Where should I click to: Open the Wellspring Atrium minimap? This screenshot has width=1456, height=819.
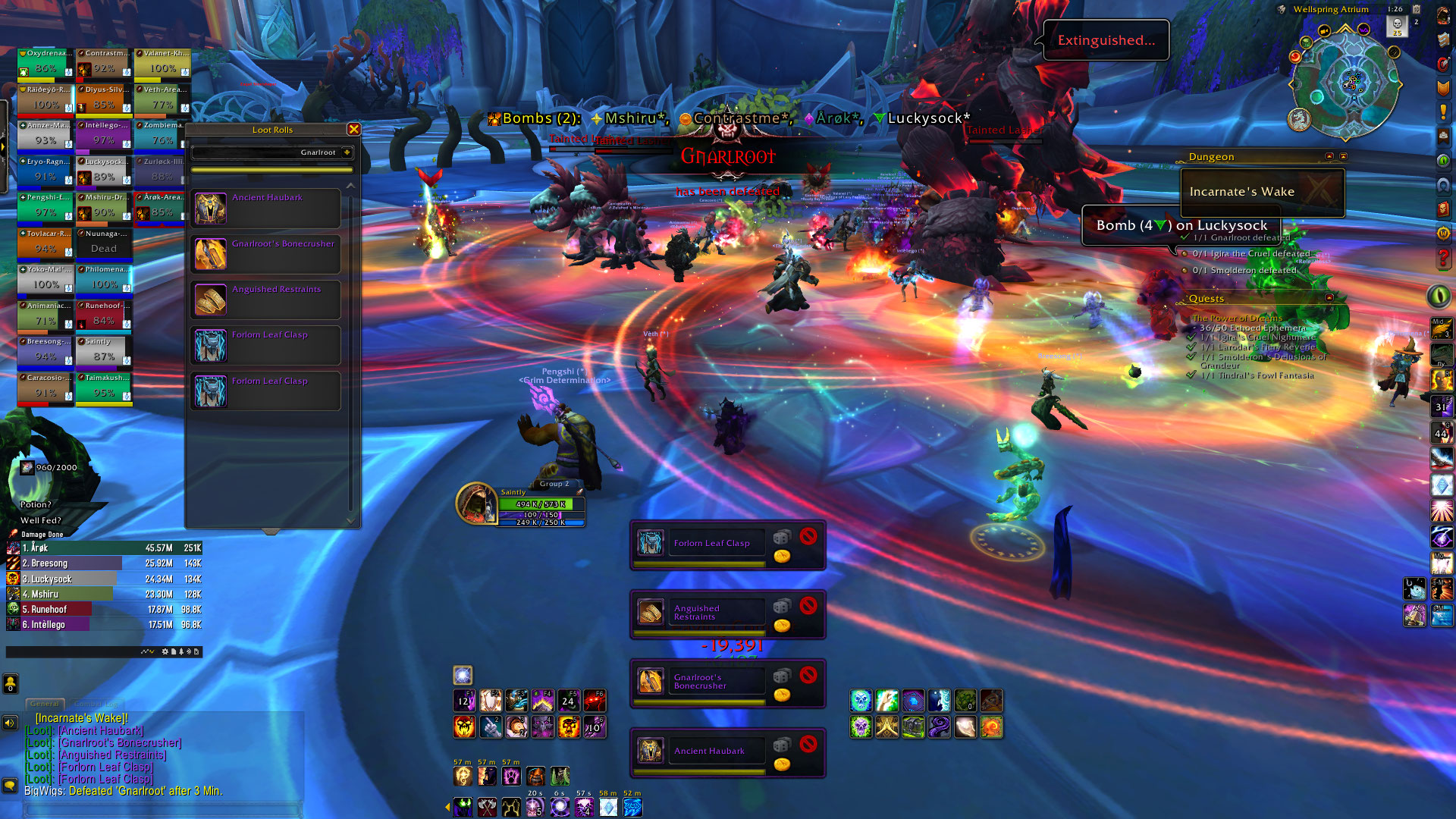point(1346,82)
